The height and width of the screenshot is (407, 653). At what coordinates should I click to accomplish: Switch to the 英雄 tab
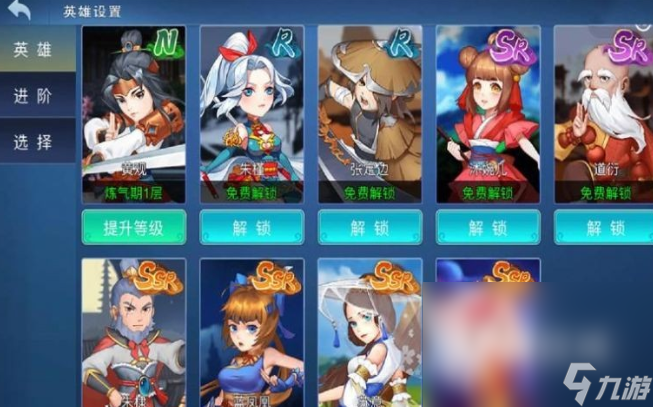click(x=33, y=51)
